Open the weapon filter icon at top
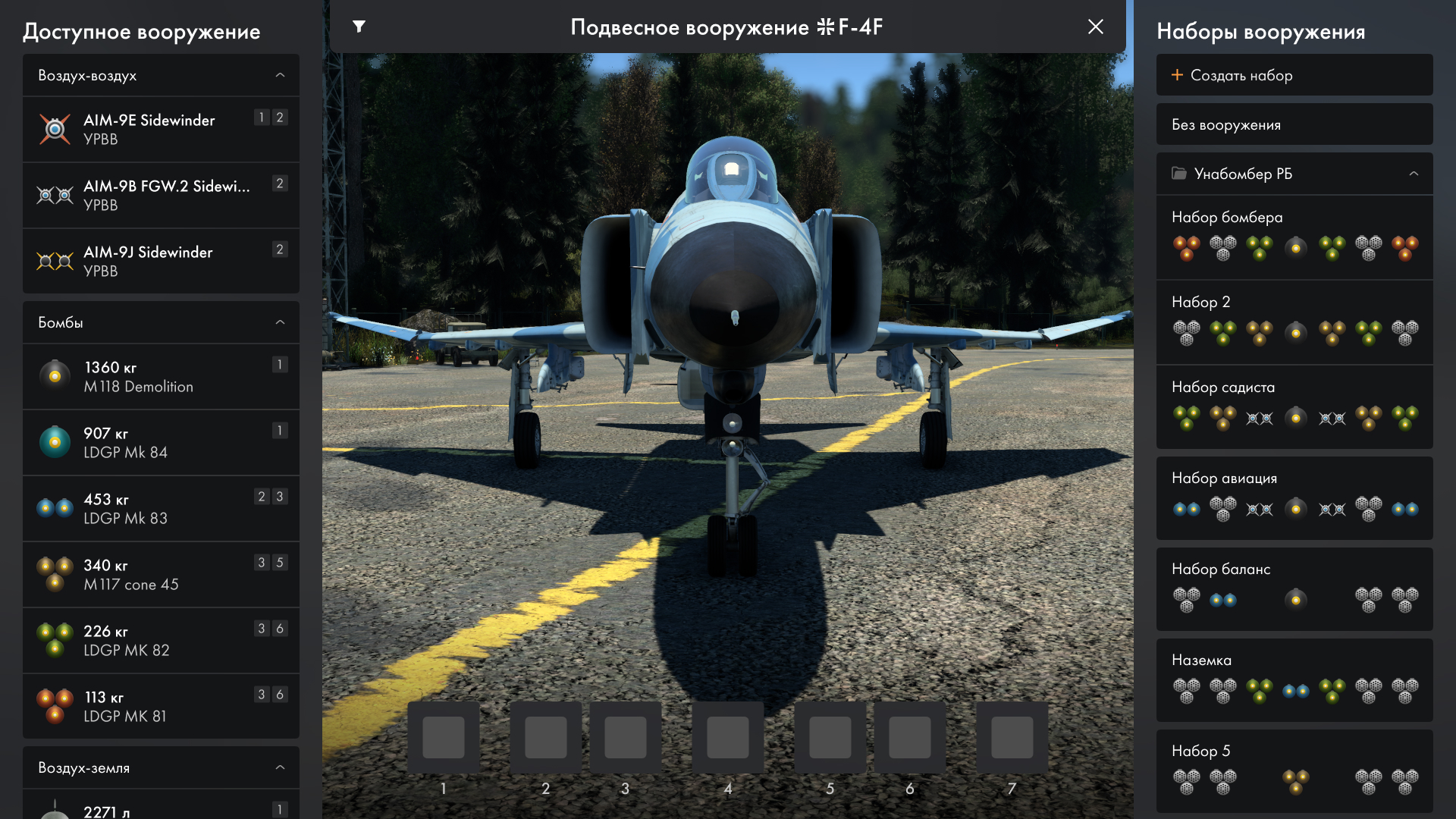Viewport: 1456px width, 819px height. [x=359, y=27]
